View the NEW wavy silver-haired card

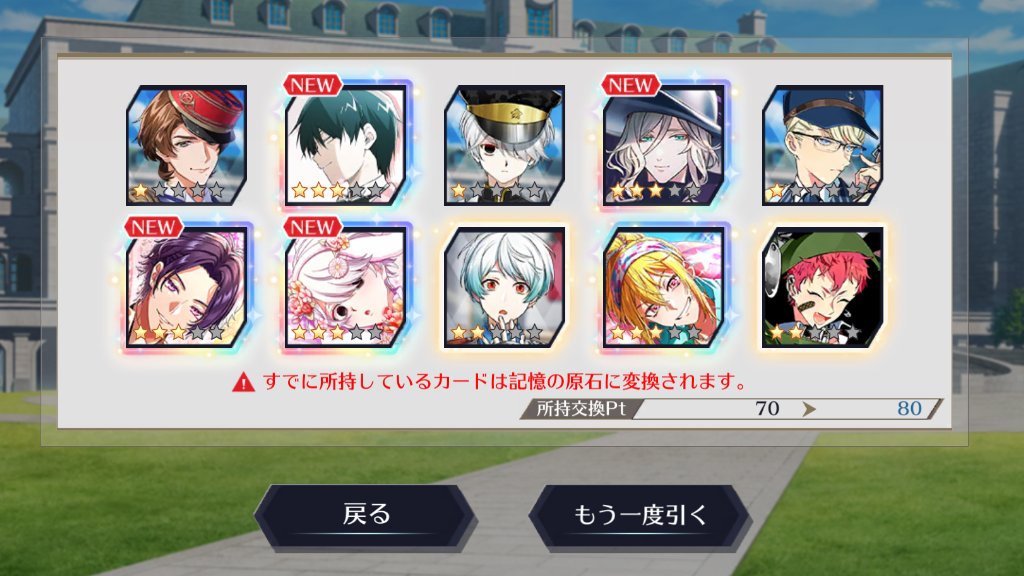665,145
